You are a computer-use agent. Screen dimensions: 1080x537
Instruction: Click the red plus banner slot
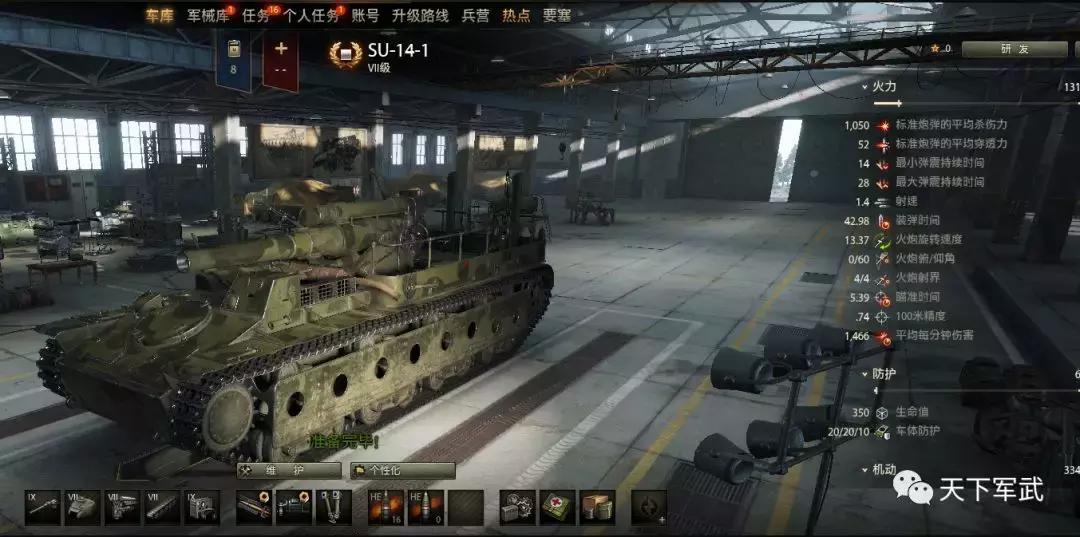281,60
